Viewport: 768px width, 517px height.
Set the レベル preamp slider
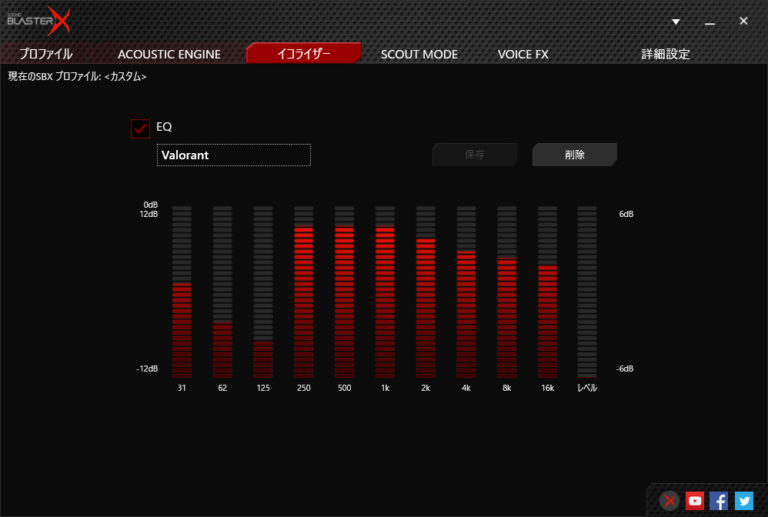point(587,290)
